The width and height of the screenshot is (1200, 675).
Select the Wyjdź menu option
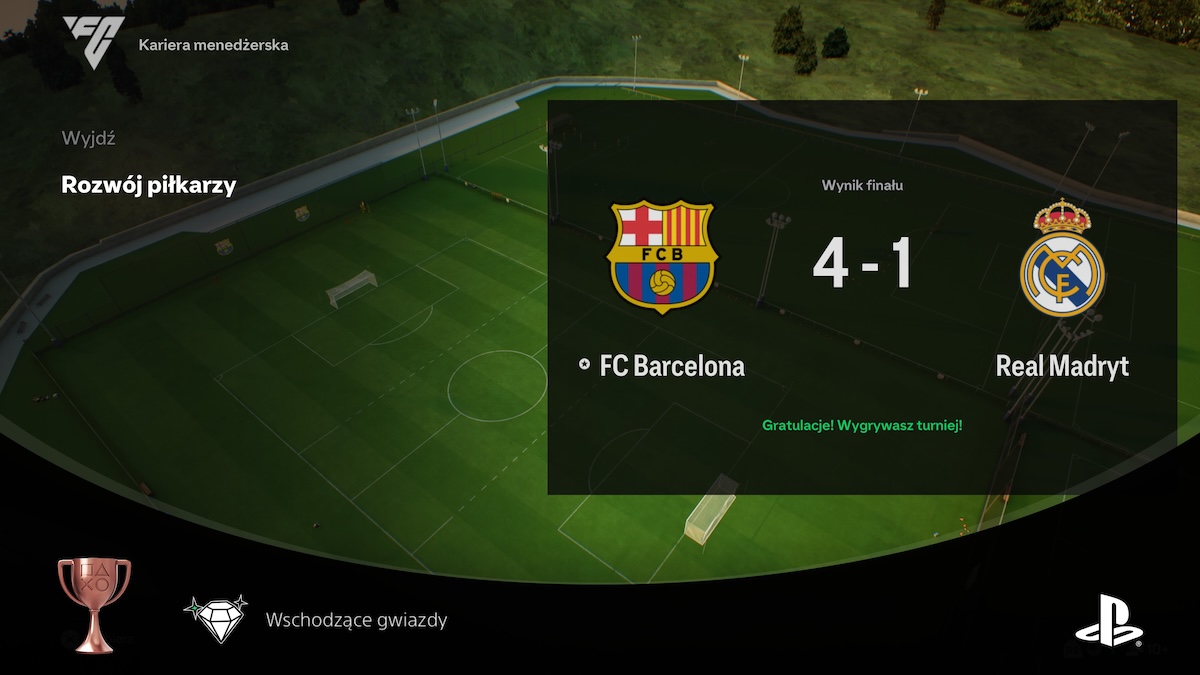pyautogui.click(x=88, y=138)
